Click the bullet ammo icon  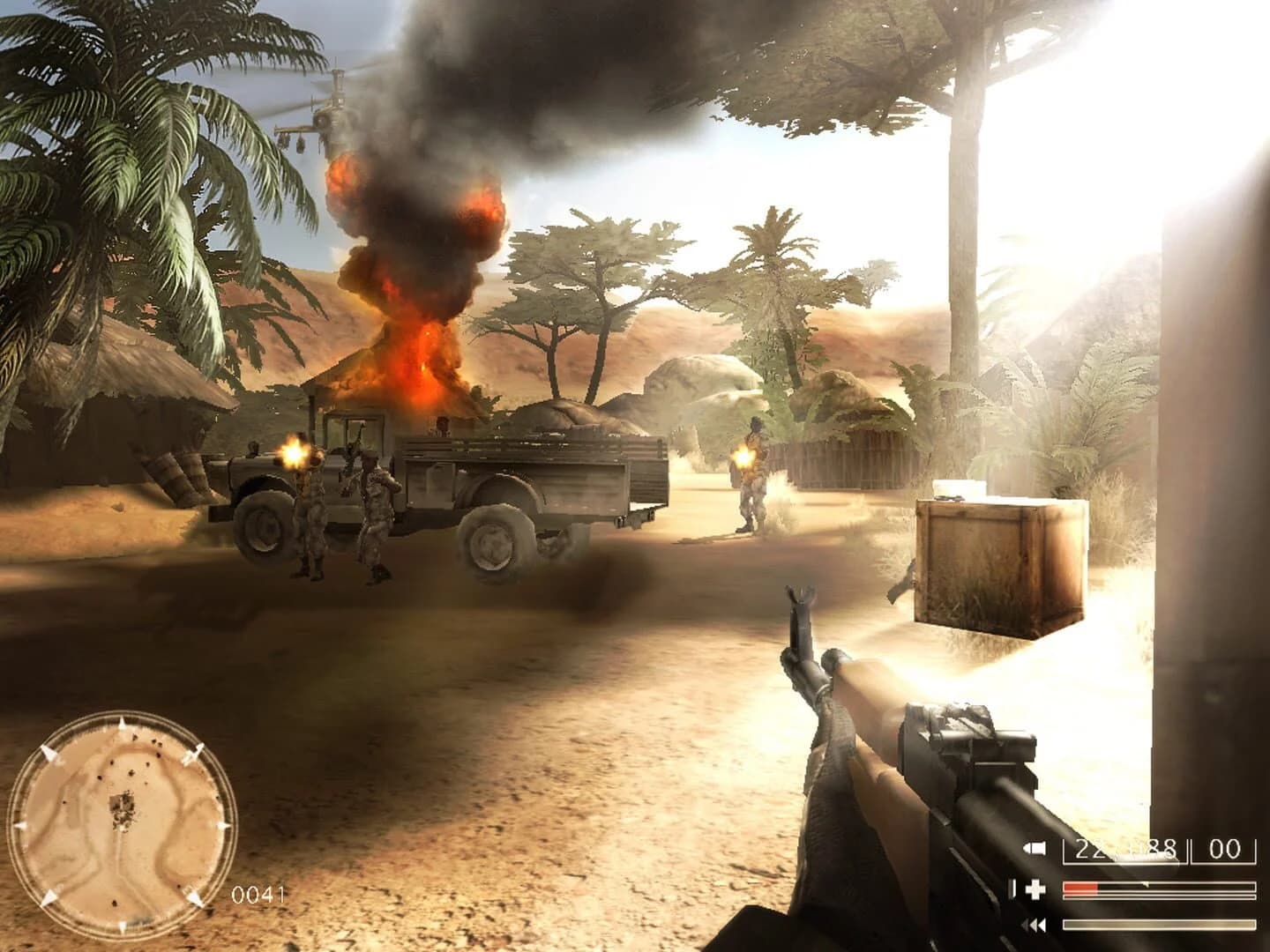tap(1034, 848)
